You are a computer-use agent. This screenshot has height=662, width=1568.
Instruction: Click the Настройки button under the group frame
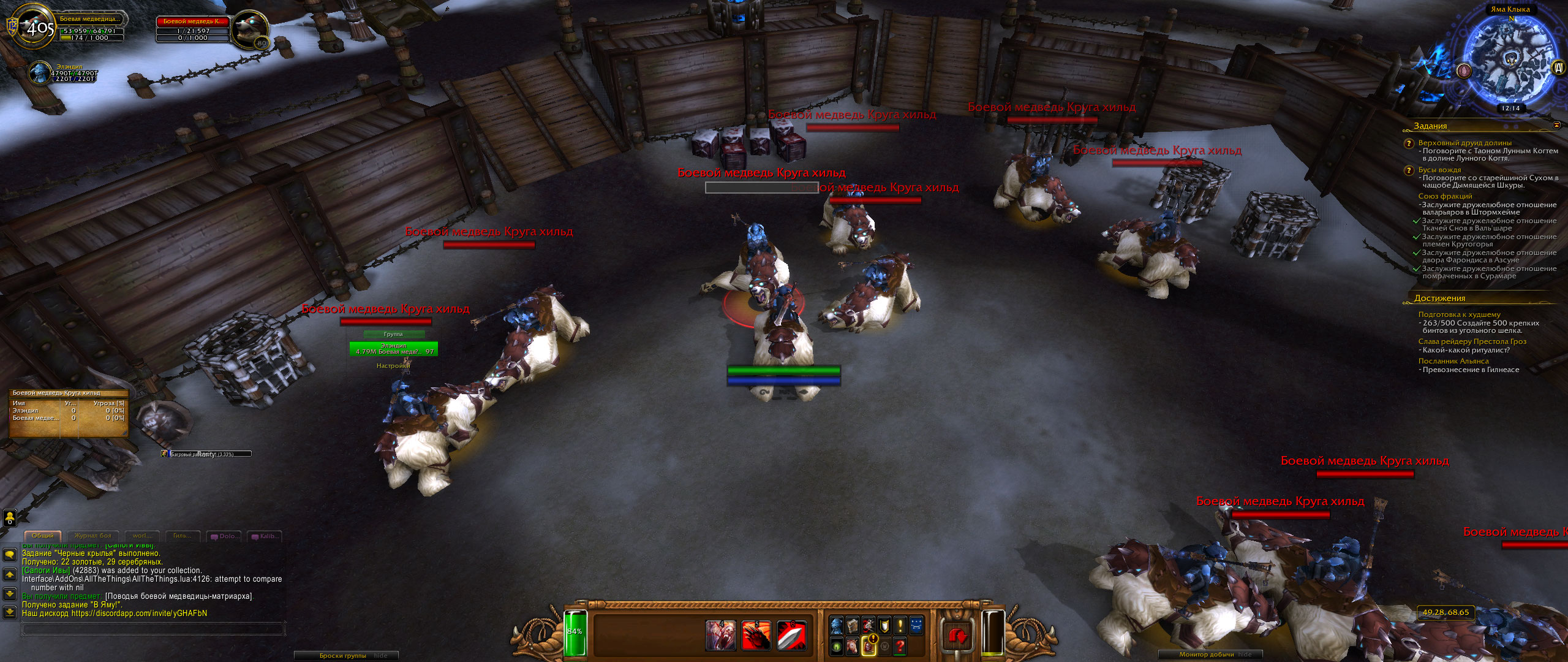tap(393, 366)
